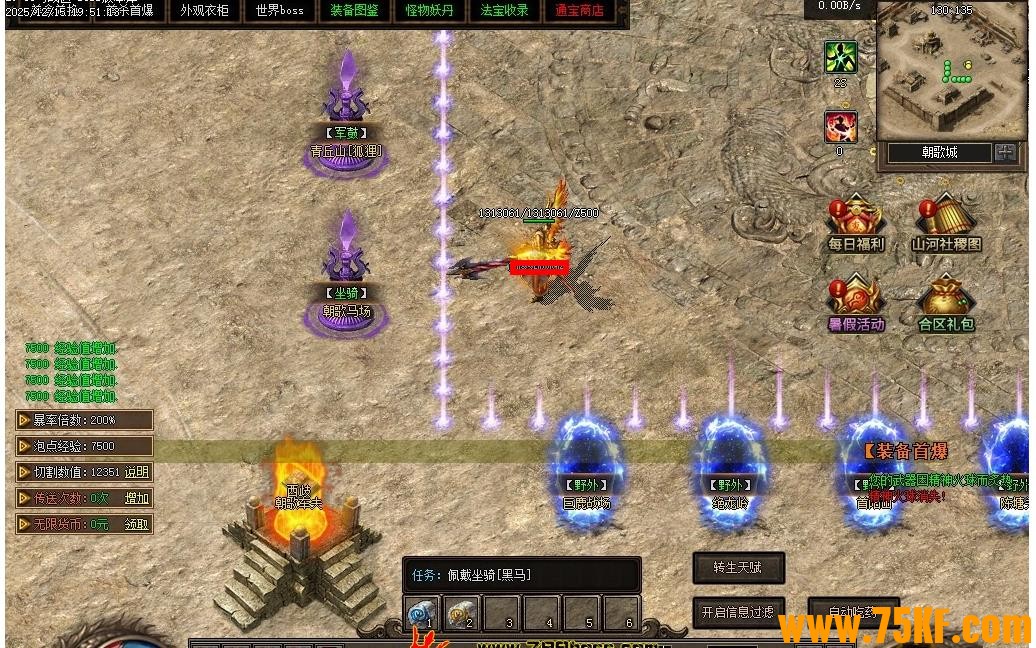Use the item in hotbar slot 2

click(x=461, y=612)
